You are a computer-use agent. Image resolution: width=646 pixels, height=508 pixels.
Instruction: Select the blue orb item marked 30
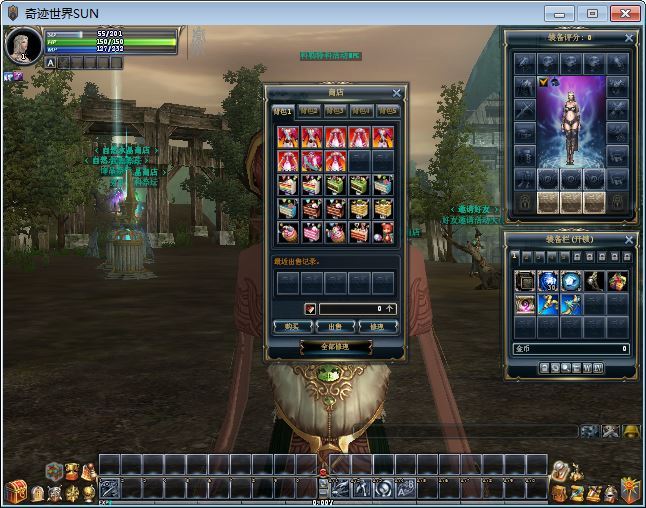547,281
